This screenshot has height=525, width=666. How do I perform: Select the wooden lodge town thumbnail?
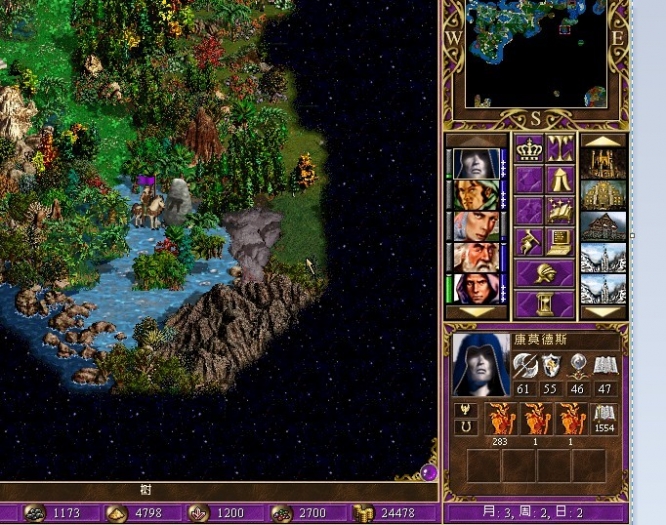(x=603, y=225)
